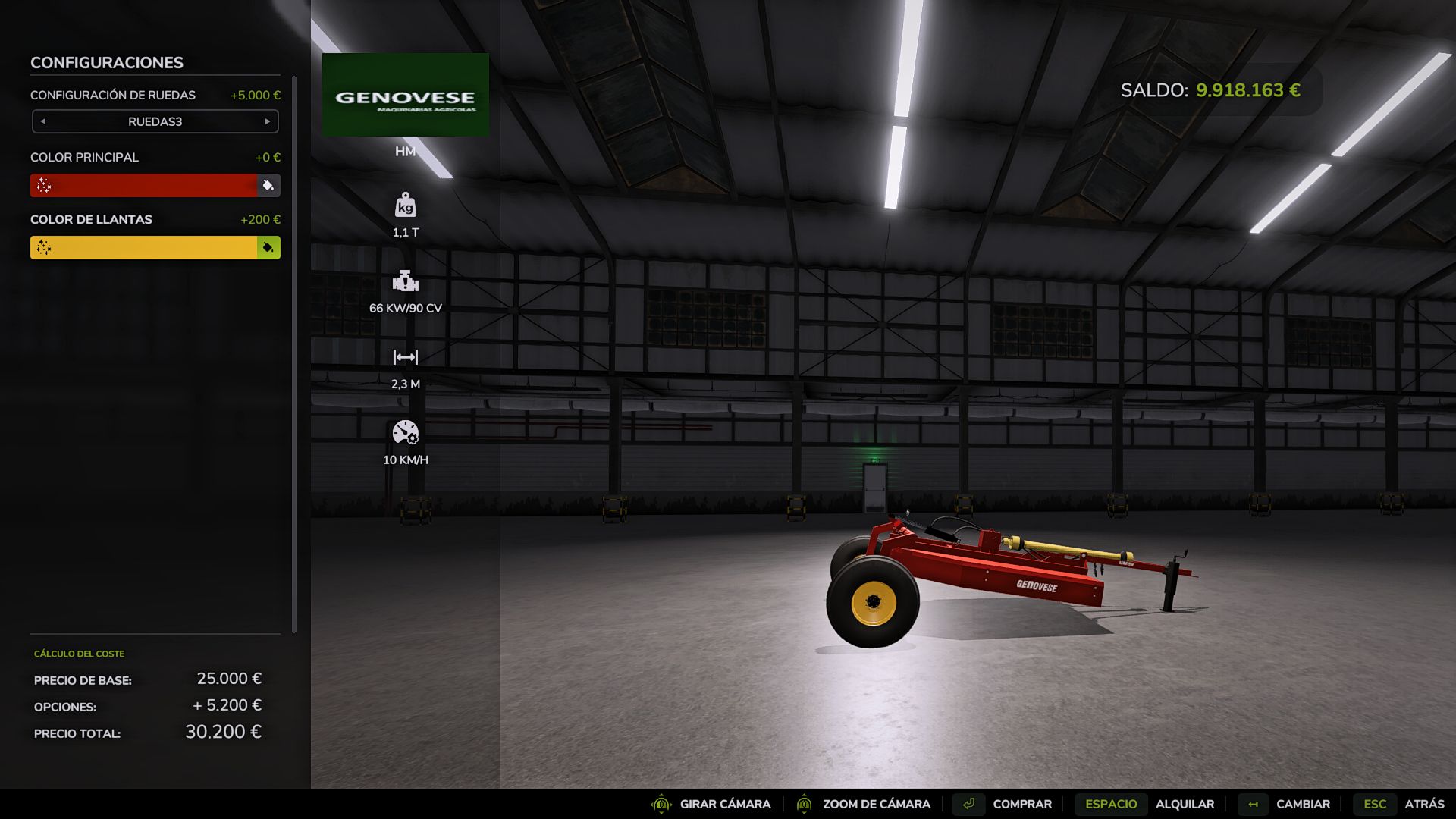Buy the implement with Comprar
Image resolution: width=1456 pixels, height=819 pixels.
(x=1021, y=804)
